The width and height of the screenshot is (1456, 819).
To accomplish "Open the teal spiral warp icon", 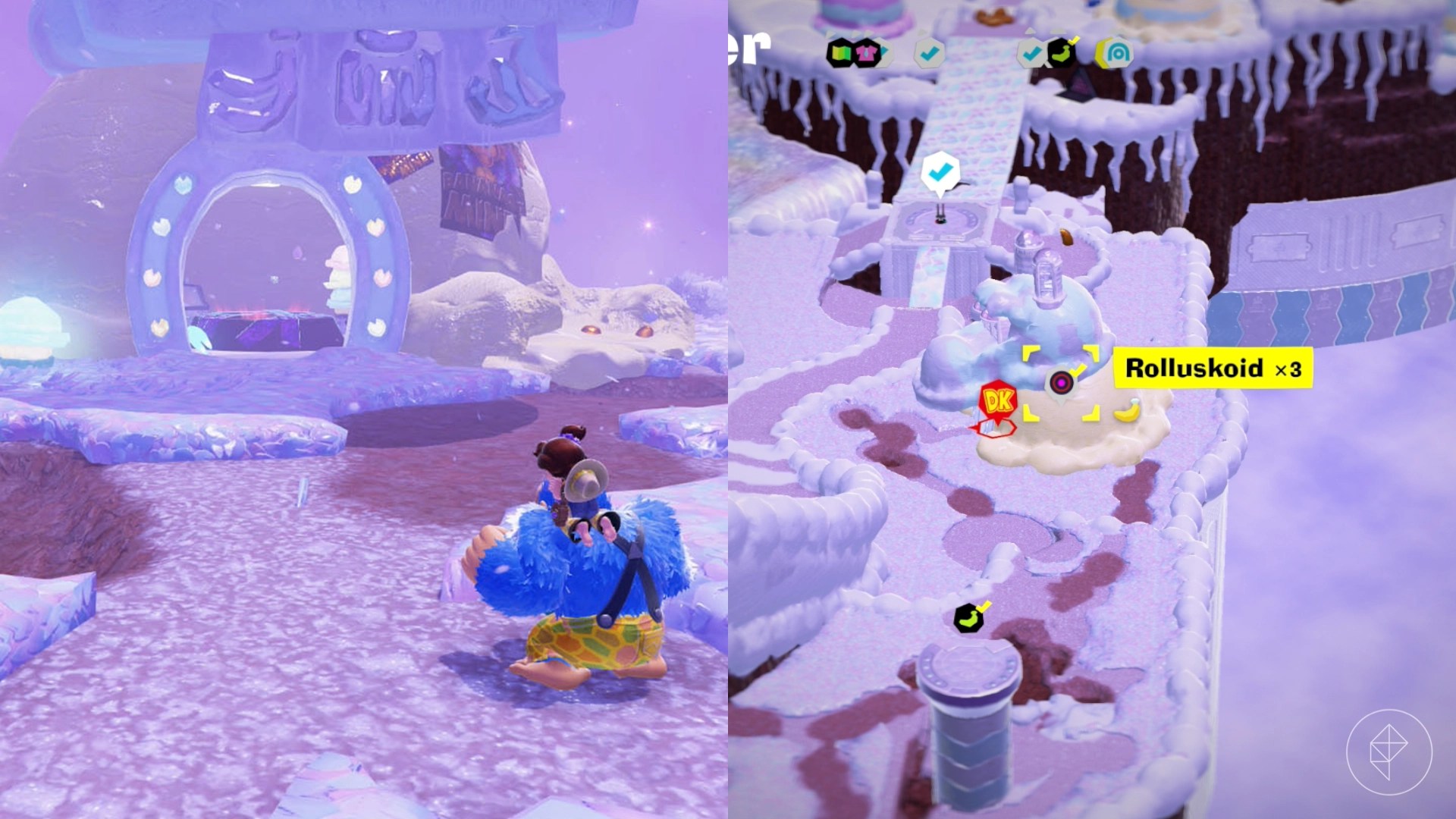I will [x=1119, y=54].
